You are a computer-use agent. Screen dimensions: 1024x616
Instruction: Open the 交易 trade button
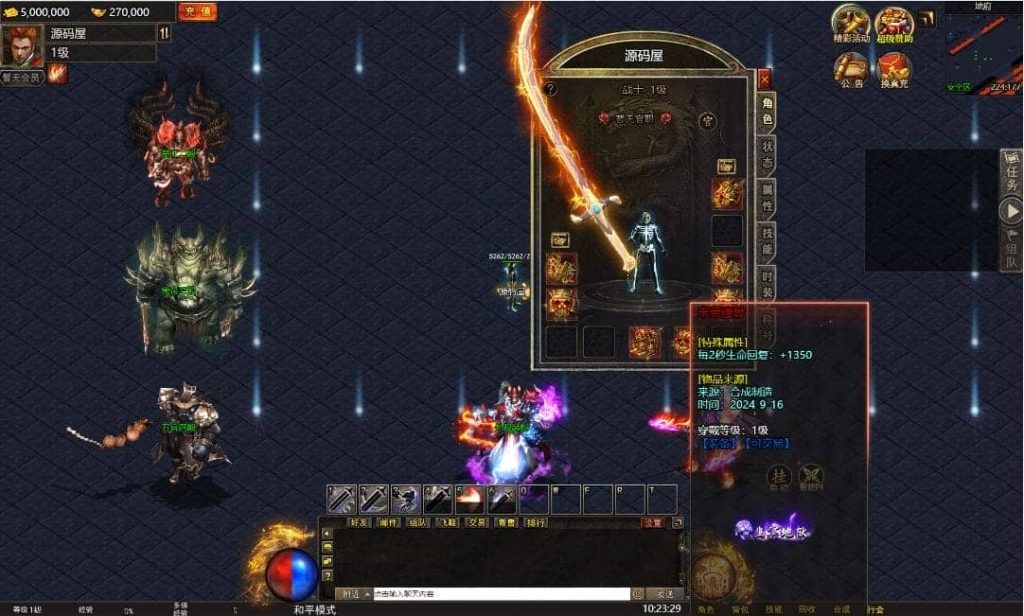point(478,522)
